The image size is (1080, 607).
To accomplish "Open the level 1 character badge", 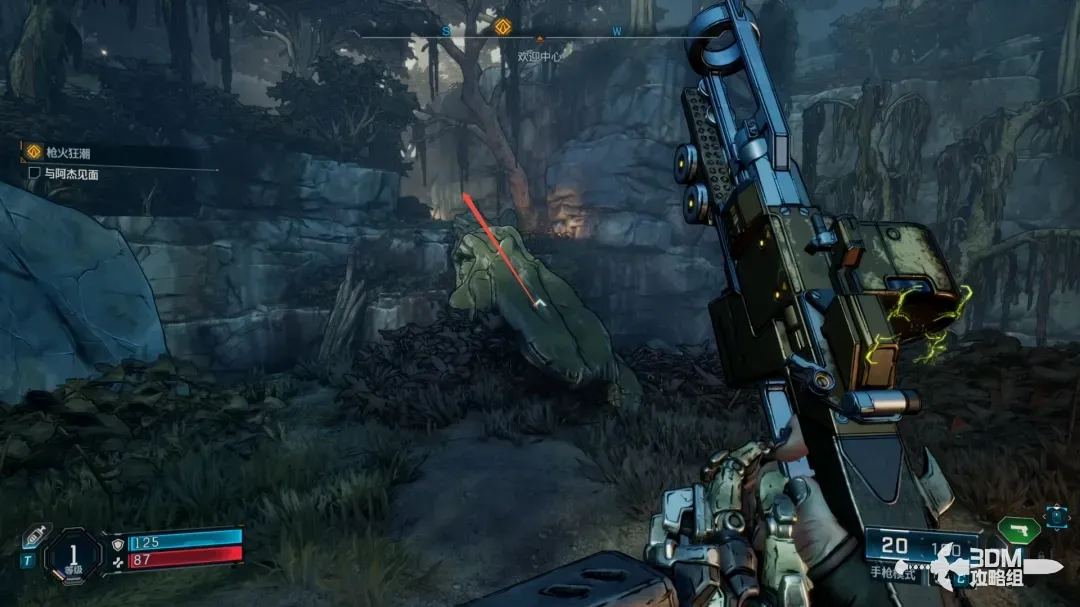I will point(75,552).
